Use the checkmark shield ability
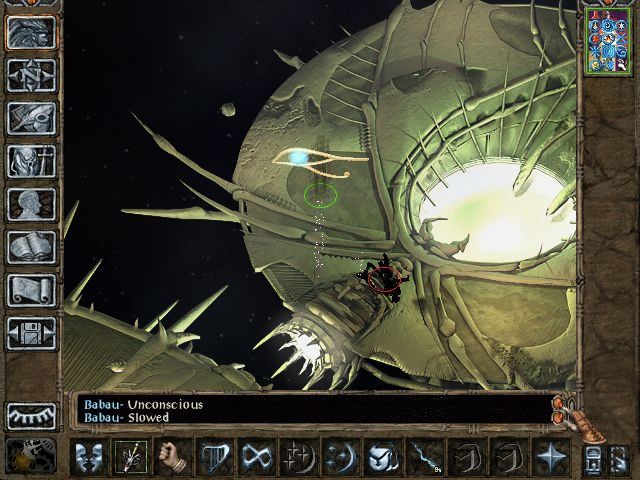Viewport: 640px width, 480px height. tap(383, 456)
